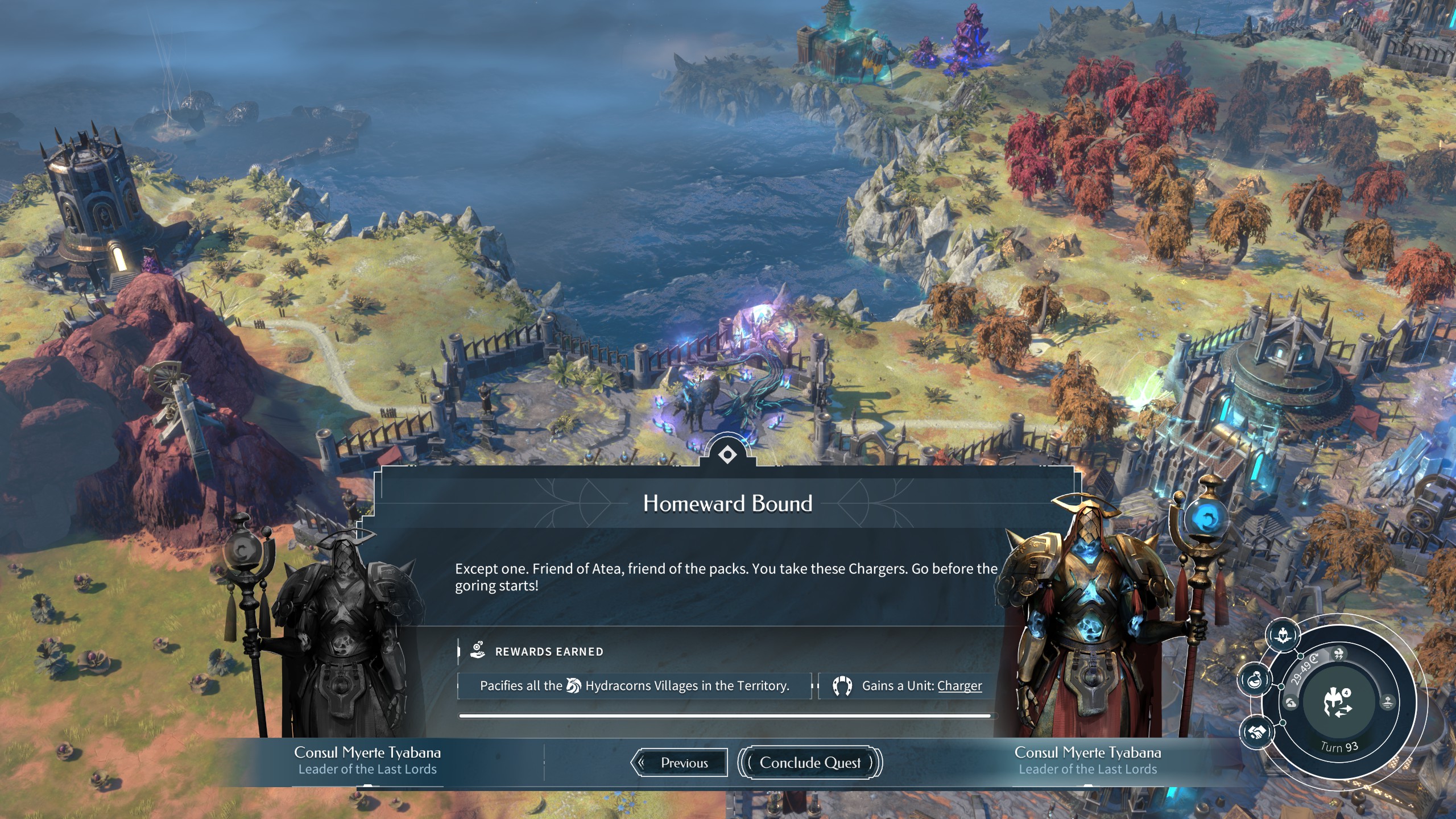This screenshot has height=819, width=1456.
Task: Toggle the storm weather indicator on the turn ring
Action: tap(1338, 654)
